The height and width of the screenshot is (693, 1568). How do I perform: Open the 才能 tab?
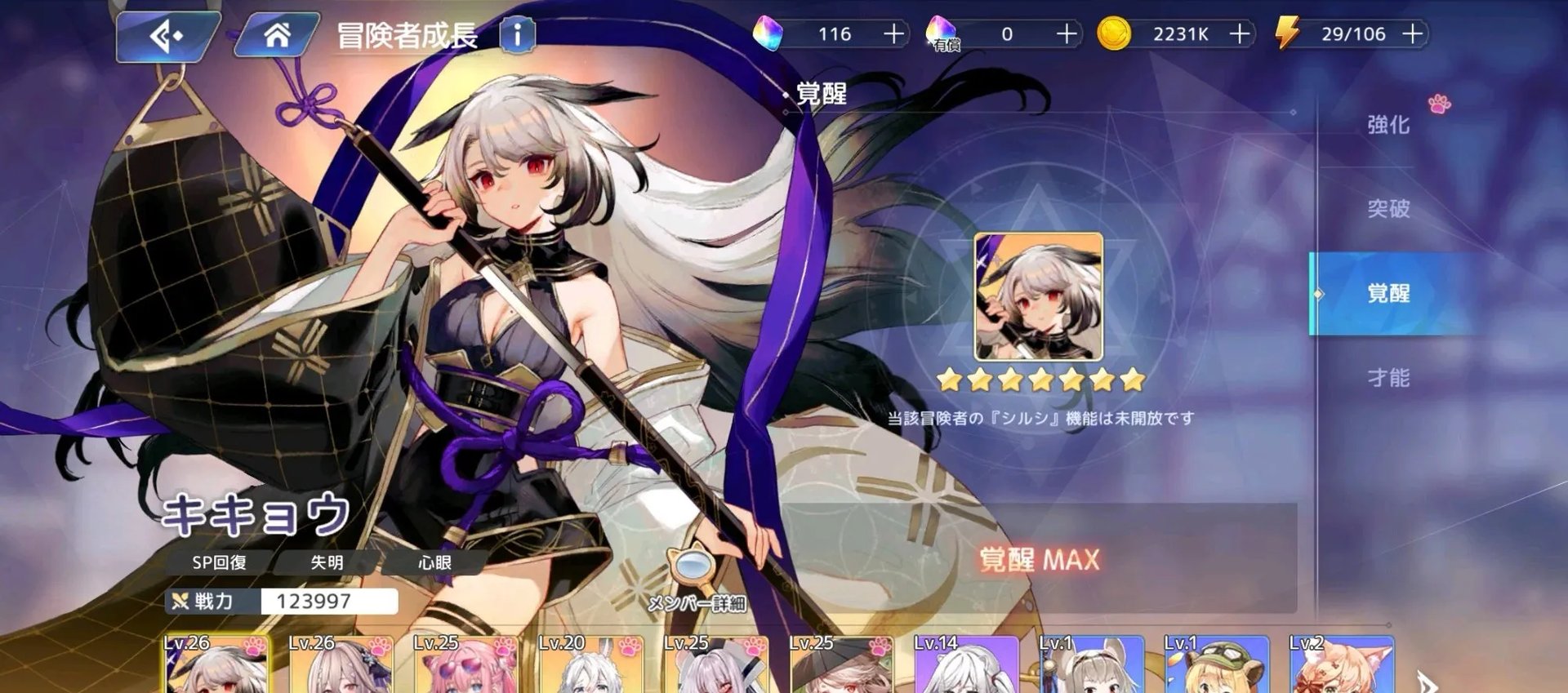point(1388,380)
